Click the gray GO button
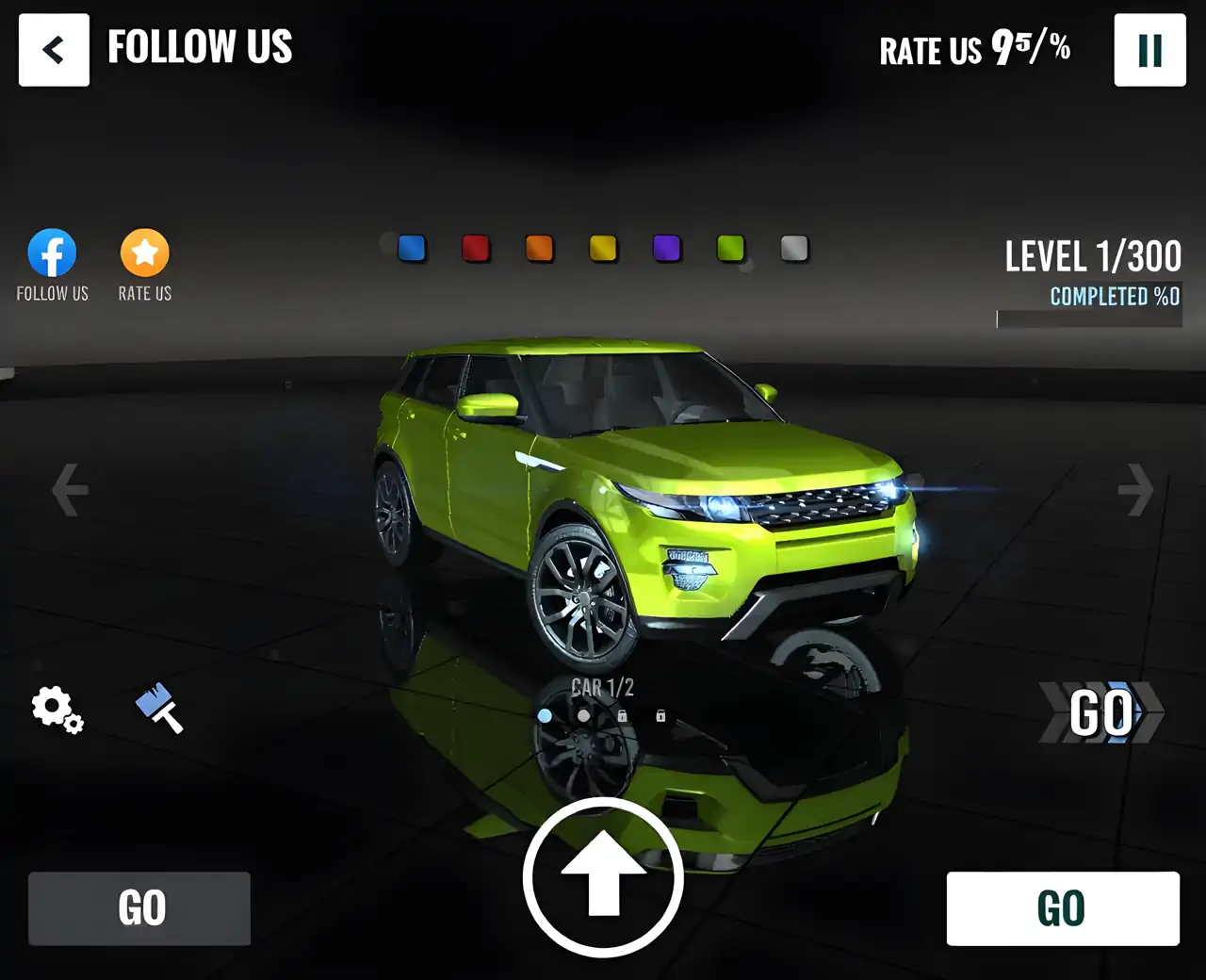The image size is (1206, 980). click(x=139, y=908)
